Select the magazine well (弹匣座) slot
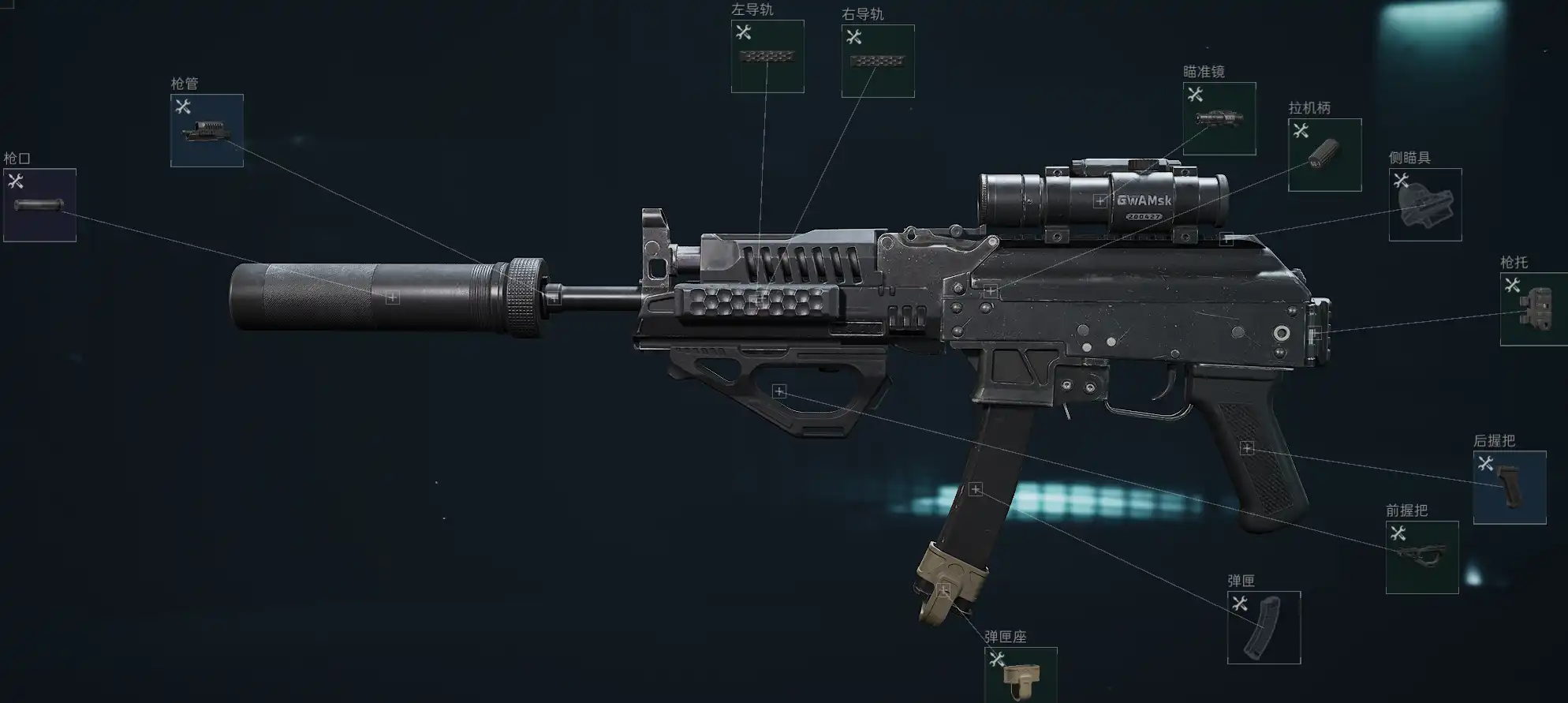Screen dimensions: 1568x703 coord(1021,675)
